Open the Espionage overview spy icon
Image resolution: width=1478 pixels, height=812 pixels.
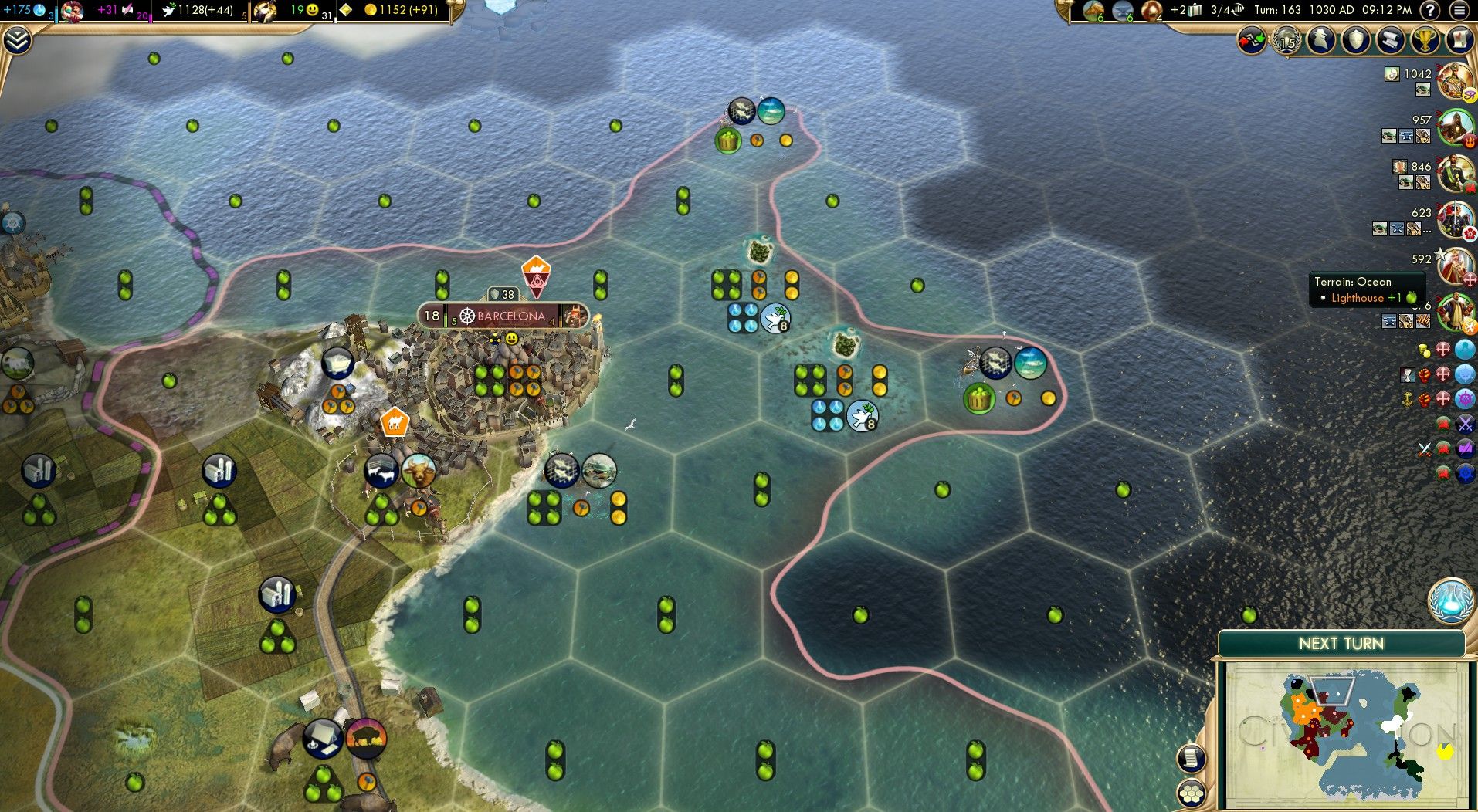coord(1320,40)
